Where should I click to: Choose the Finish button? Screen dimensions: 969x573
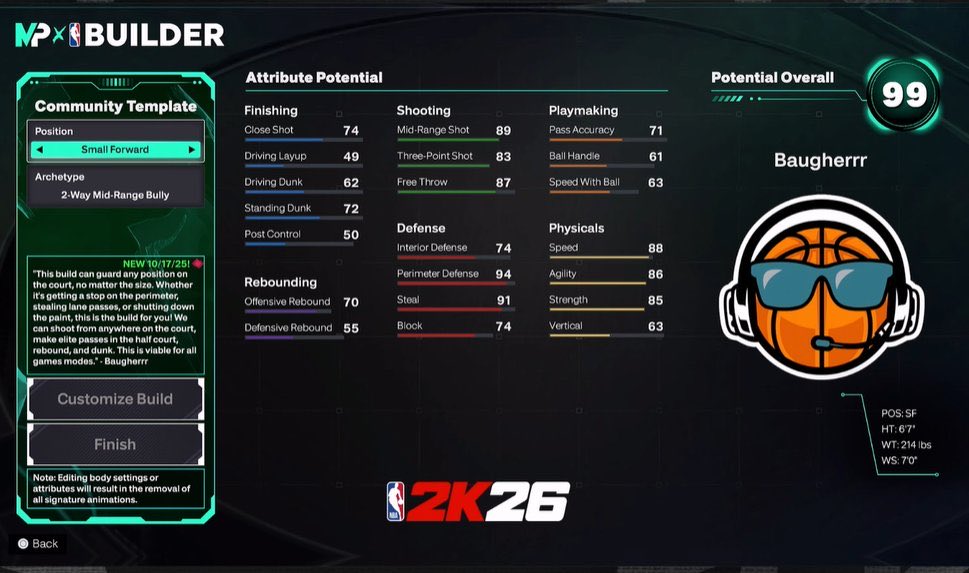pos(115,445)
